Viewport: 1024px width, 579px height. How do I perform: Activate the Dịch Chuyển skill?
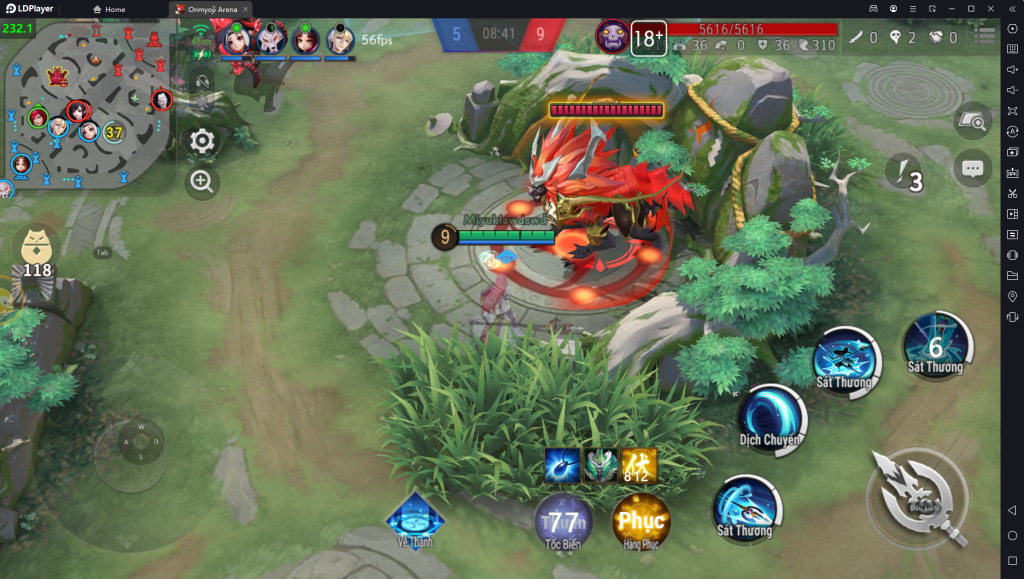pos(772,416)
